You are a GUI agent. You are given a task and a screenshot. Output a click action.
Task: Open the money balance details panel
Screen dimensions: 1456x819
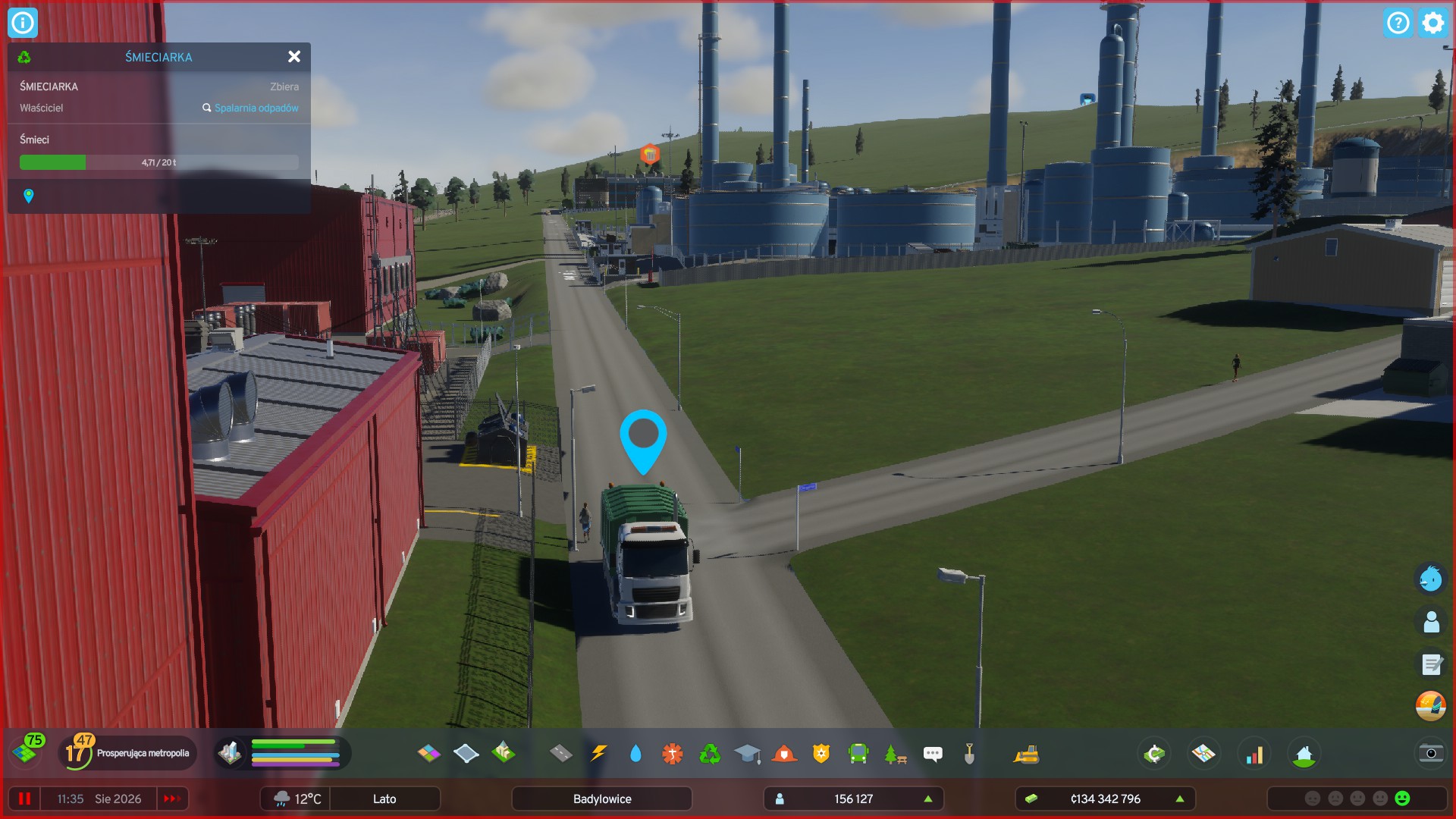(x=1105, y=799)
